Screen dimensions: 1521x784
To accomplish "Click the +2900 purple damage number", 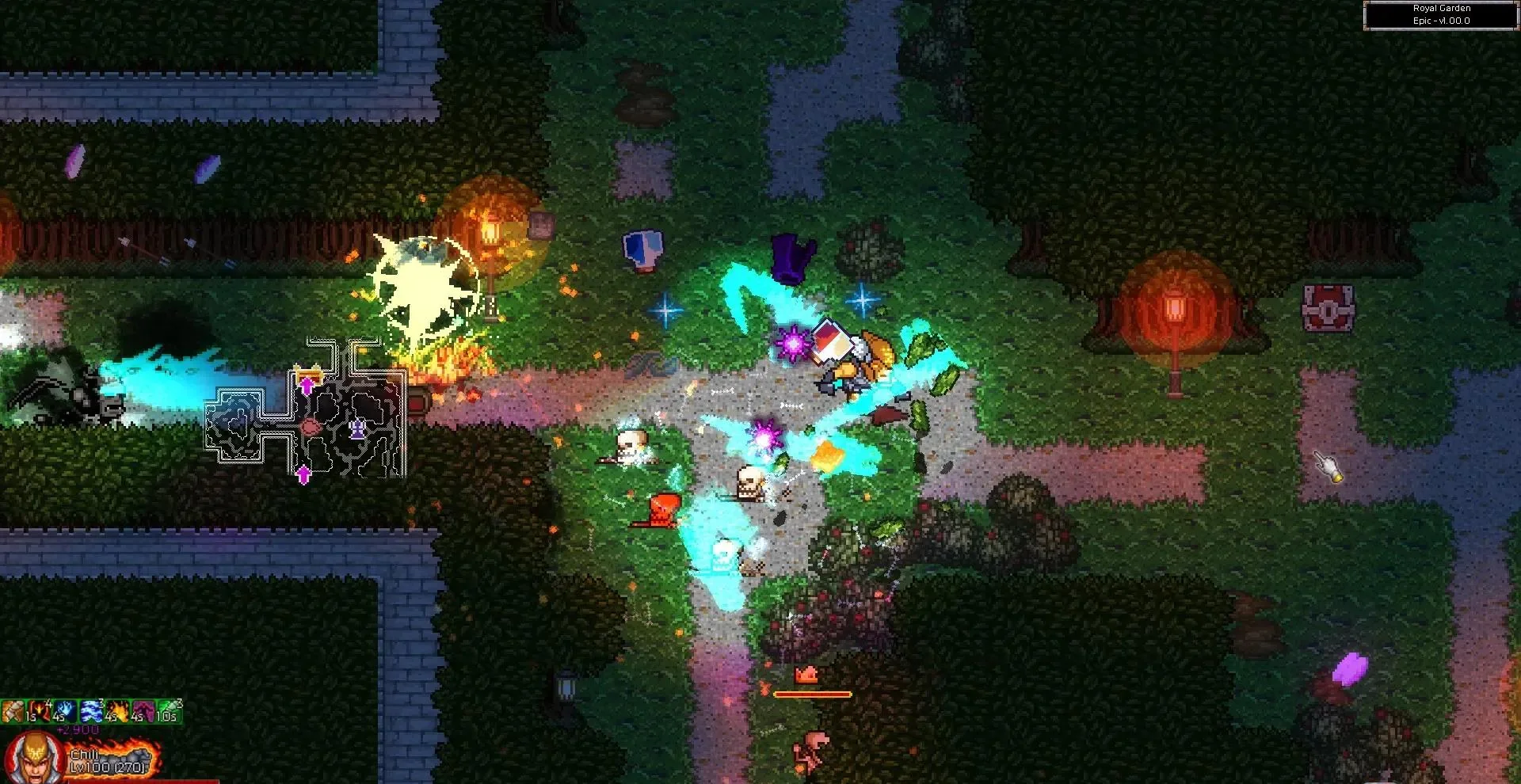I will [78, 729].
